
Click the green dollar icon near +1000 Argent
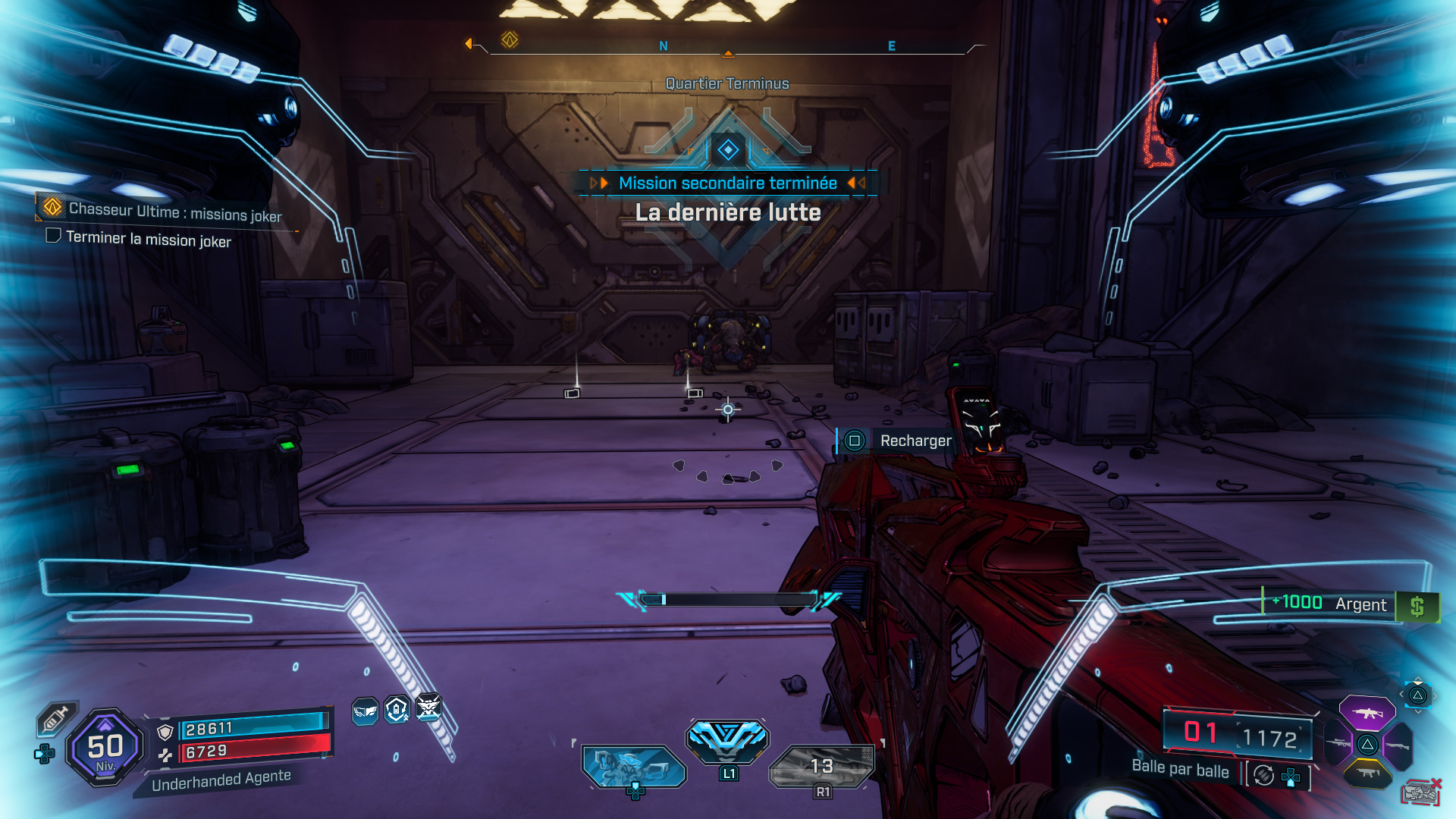click(1417, 605)
